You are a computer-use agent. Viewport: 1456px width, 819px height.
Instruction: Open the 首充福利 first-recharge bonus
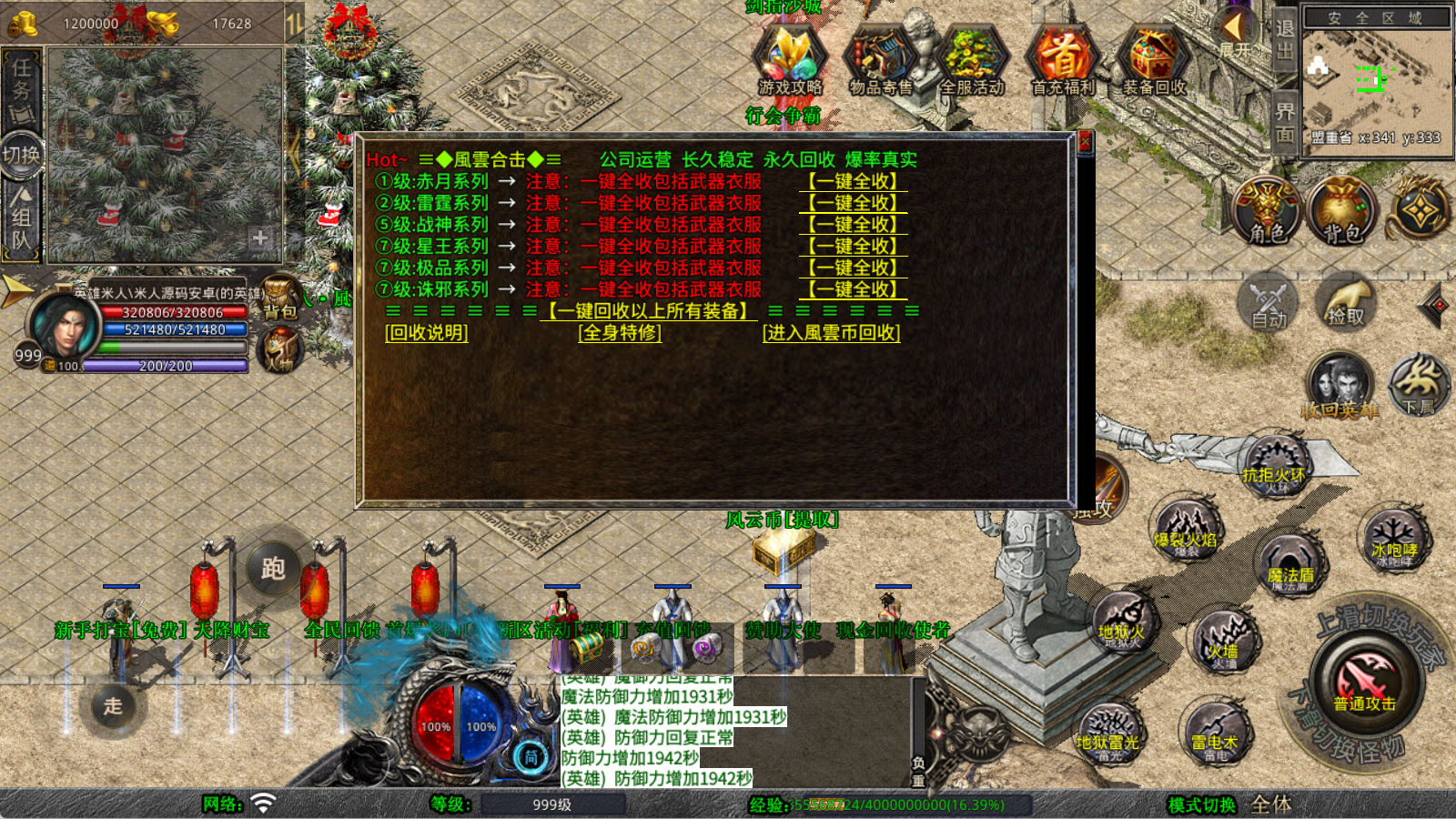point(1063,60)
